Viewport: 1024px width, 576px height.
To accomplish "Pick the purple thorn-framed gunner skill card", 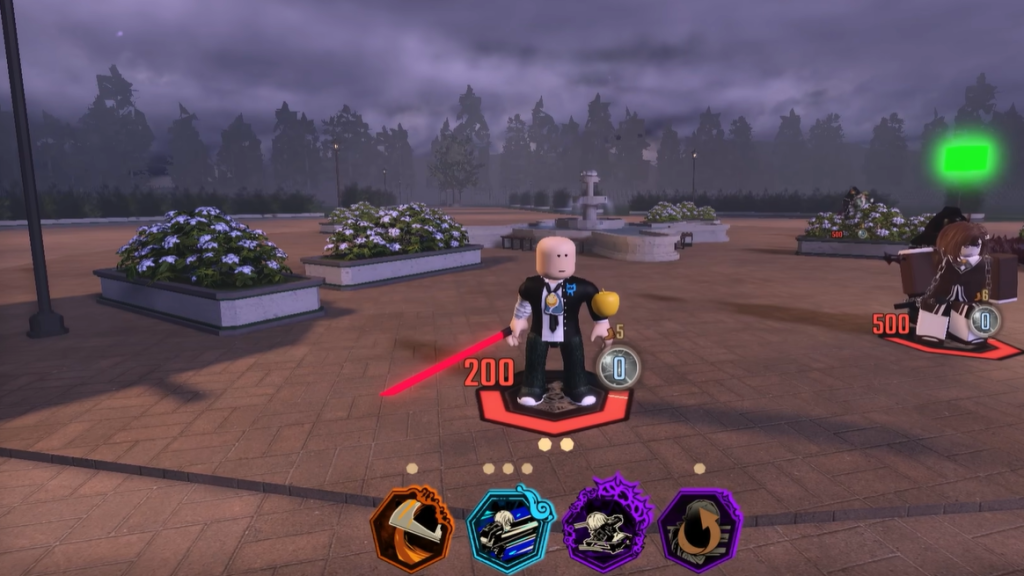I will 605,525.
